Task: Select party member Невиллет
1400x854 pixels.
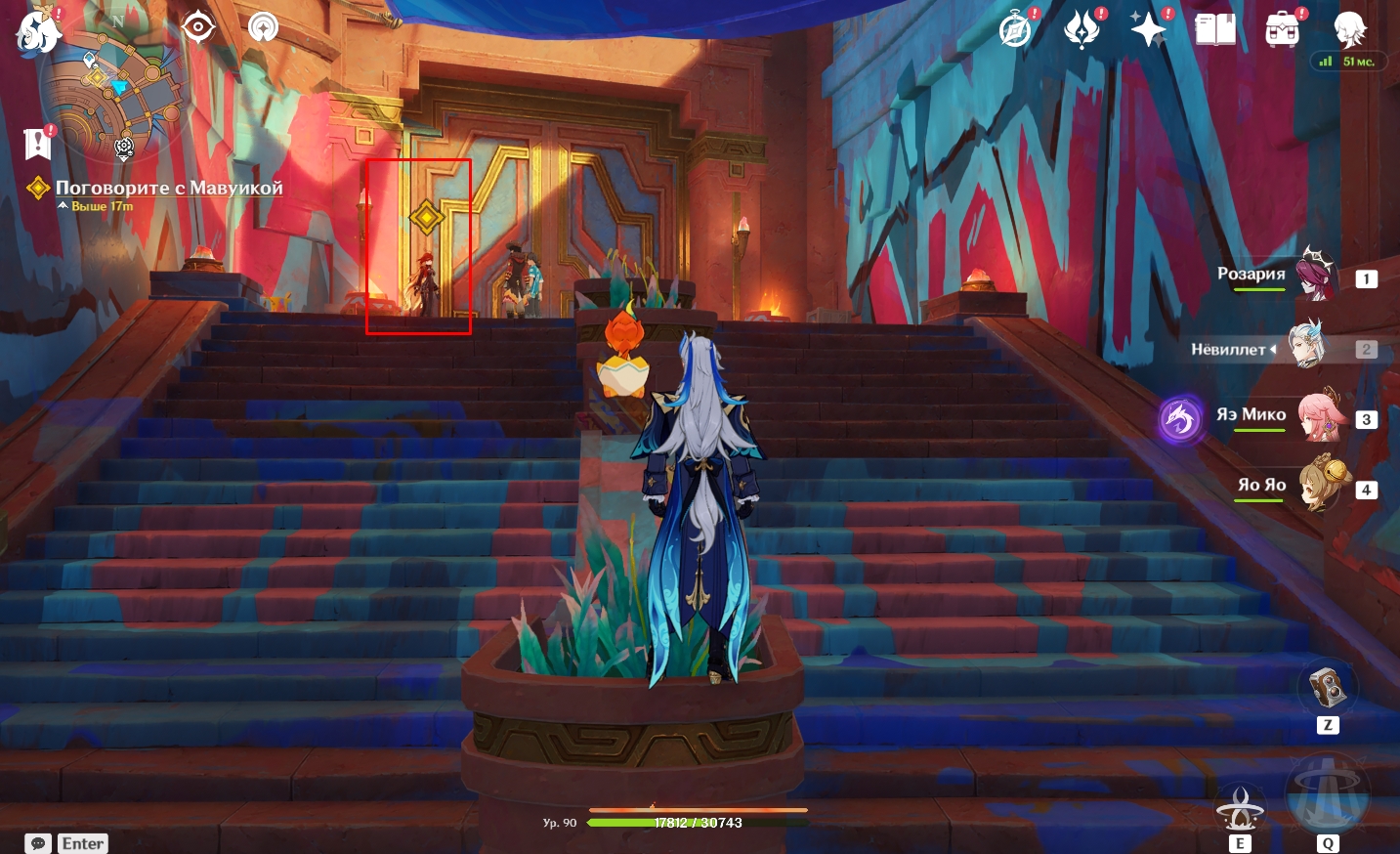Action: click(x=1307, y=347)
